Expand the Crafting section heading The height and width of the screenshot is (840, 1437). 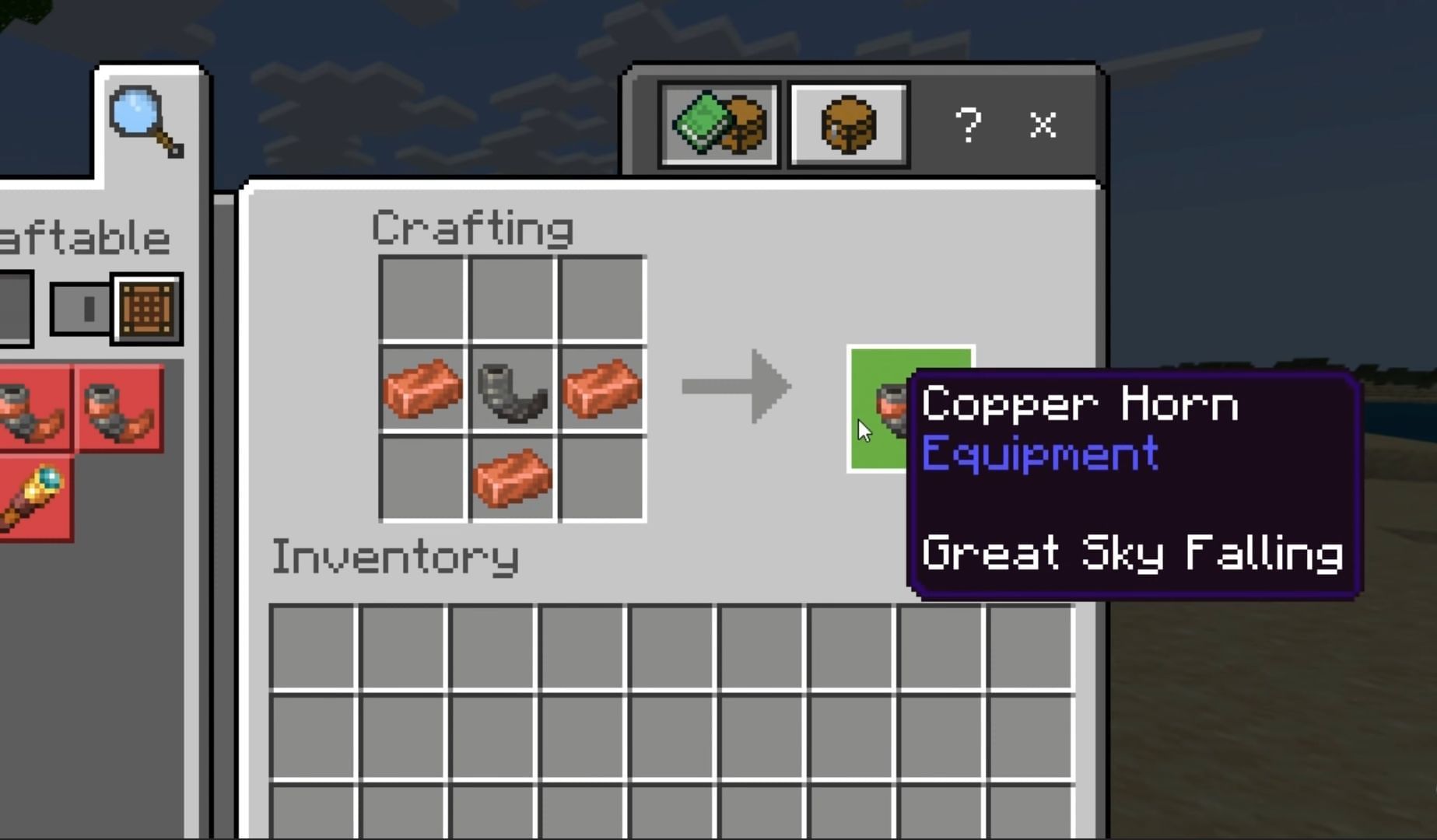click(472, 228)
